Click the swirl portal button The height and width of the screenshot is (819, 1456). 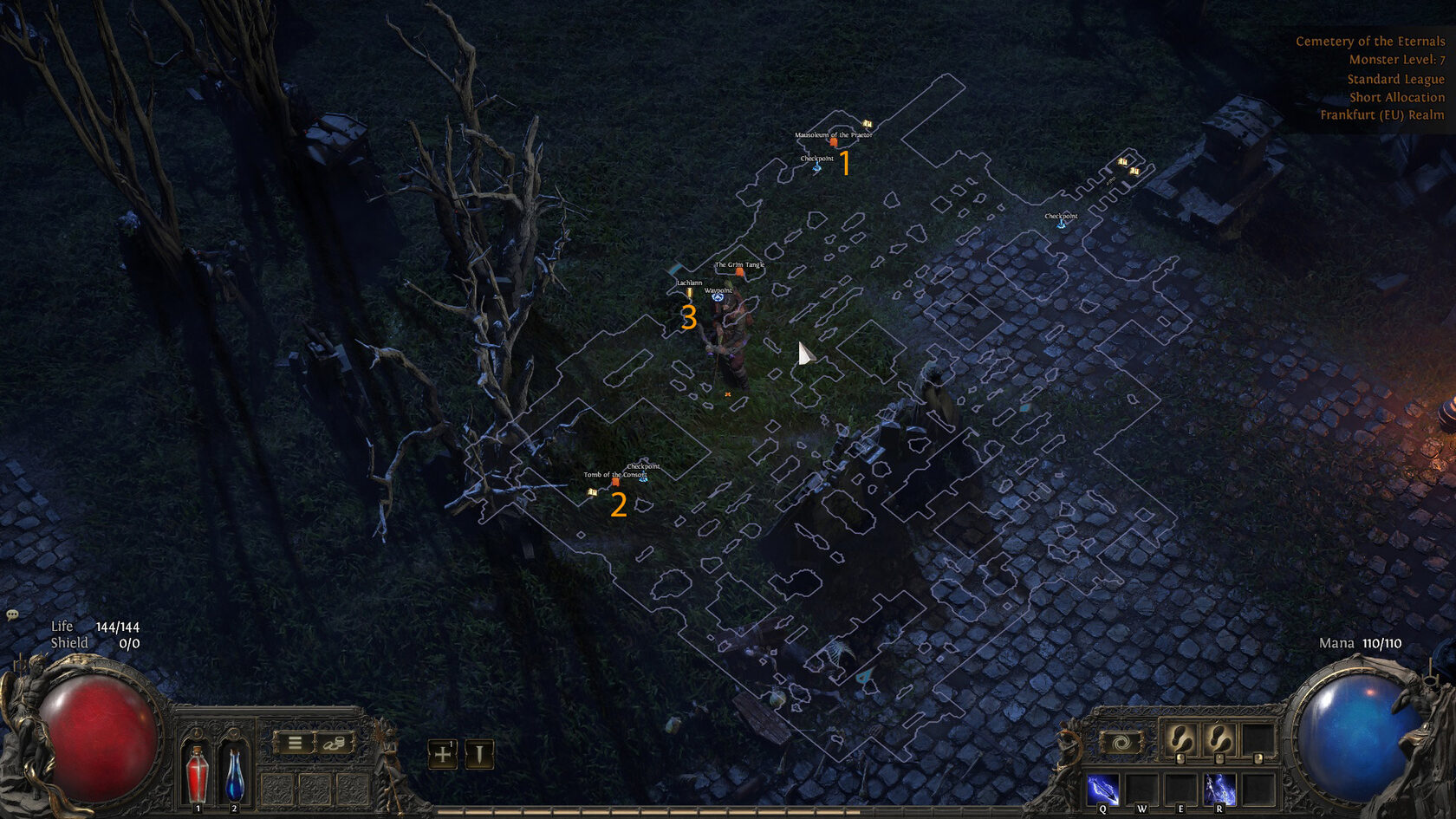point(1120,743)
